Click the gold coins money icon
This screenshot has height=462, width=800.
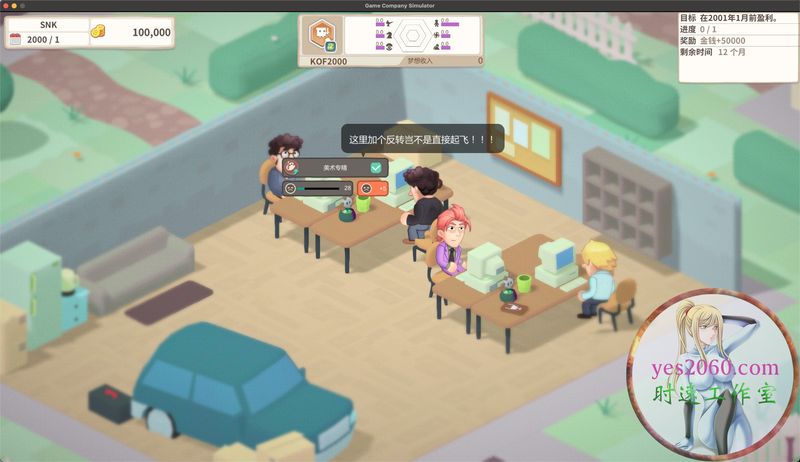pos(98,32)
